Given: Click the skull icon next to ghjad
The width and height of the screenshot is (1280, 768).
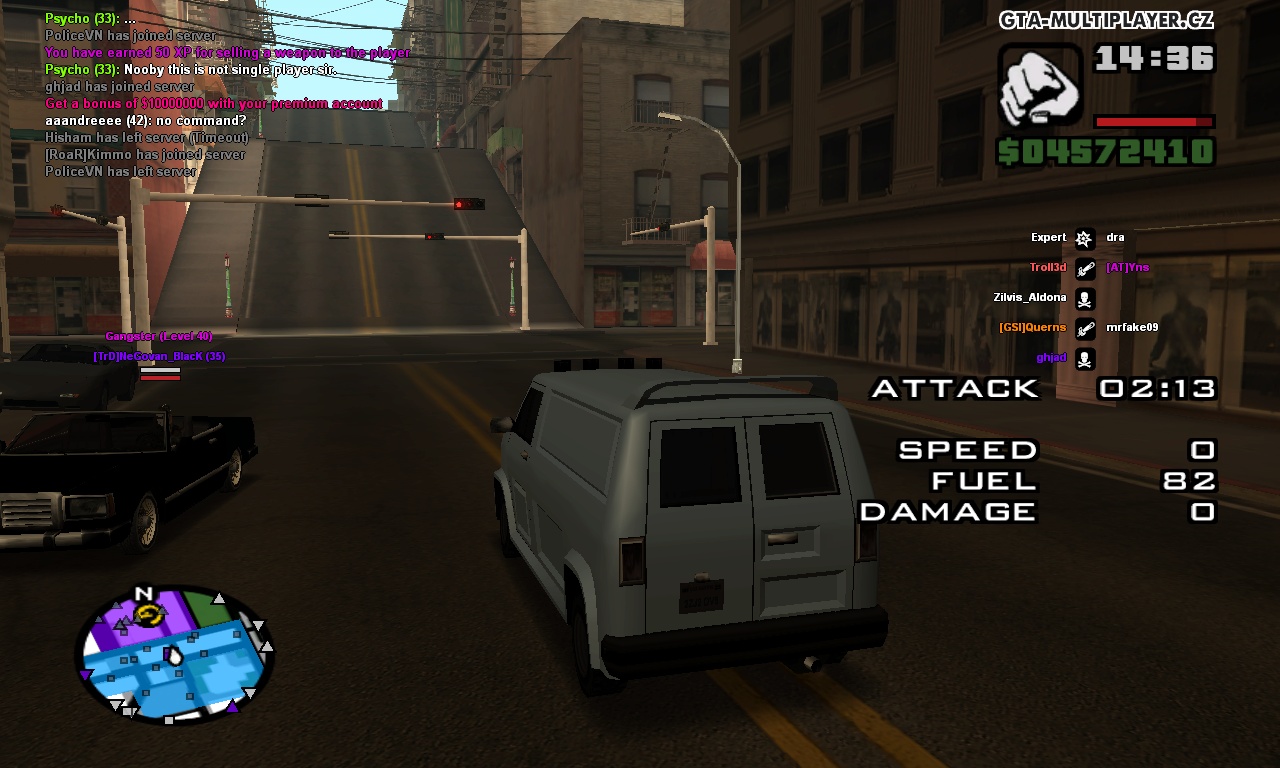Looking at the screenshot, I should coord(1085,358).
